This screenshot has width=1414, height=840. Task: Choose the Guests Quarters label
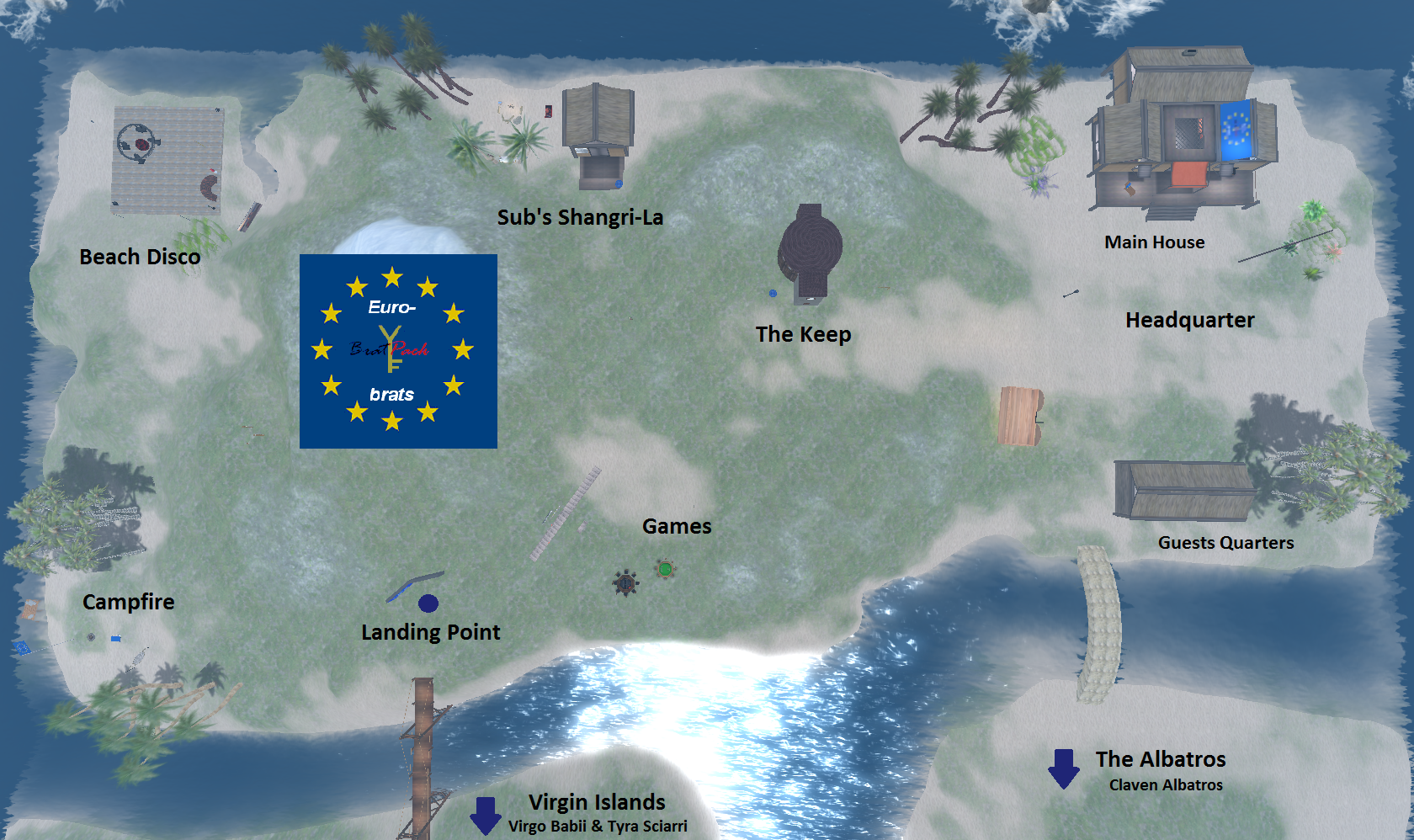pyautogui.click(x=1225, y=543)
